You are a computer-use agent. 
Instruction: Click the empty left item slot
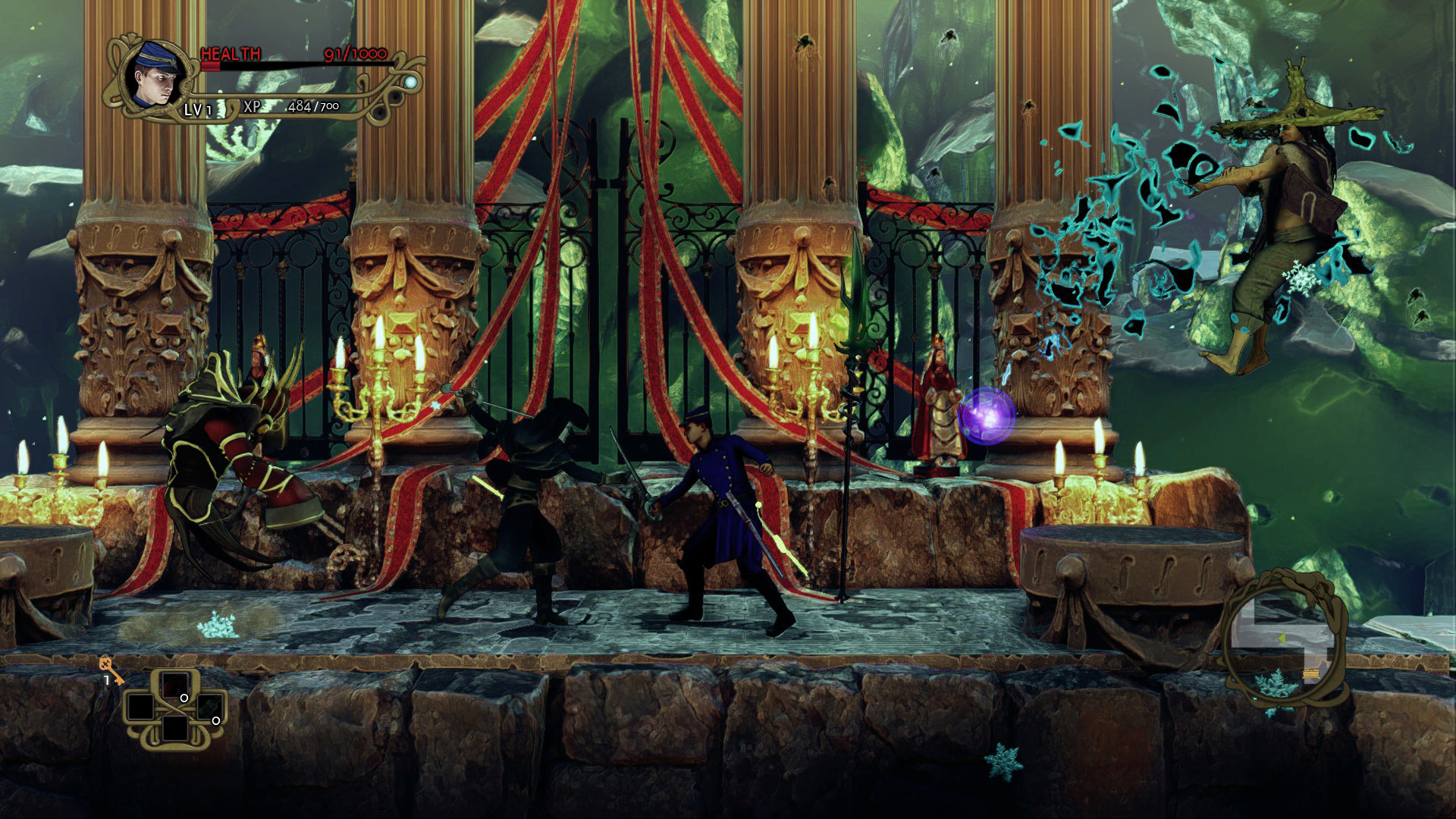coord(140,706)
